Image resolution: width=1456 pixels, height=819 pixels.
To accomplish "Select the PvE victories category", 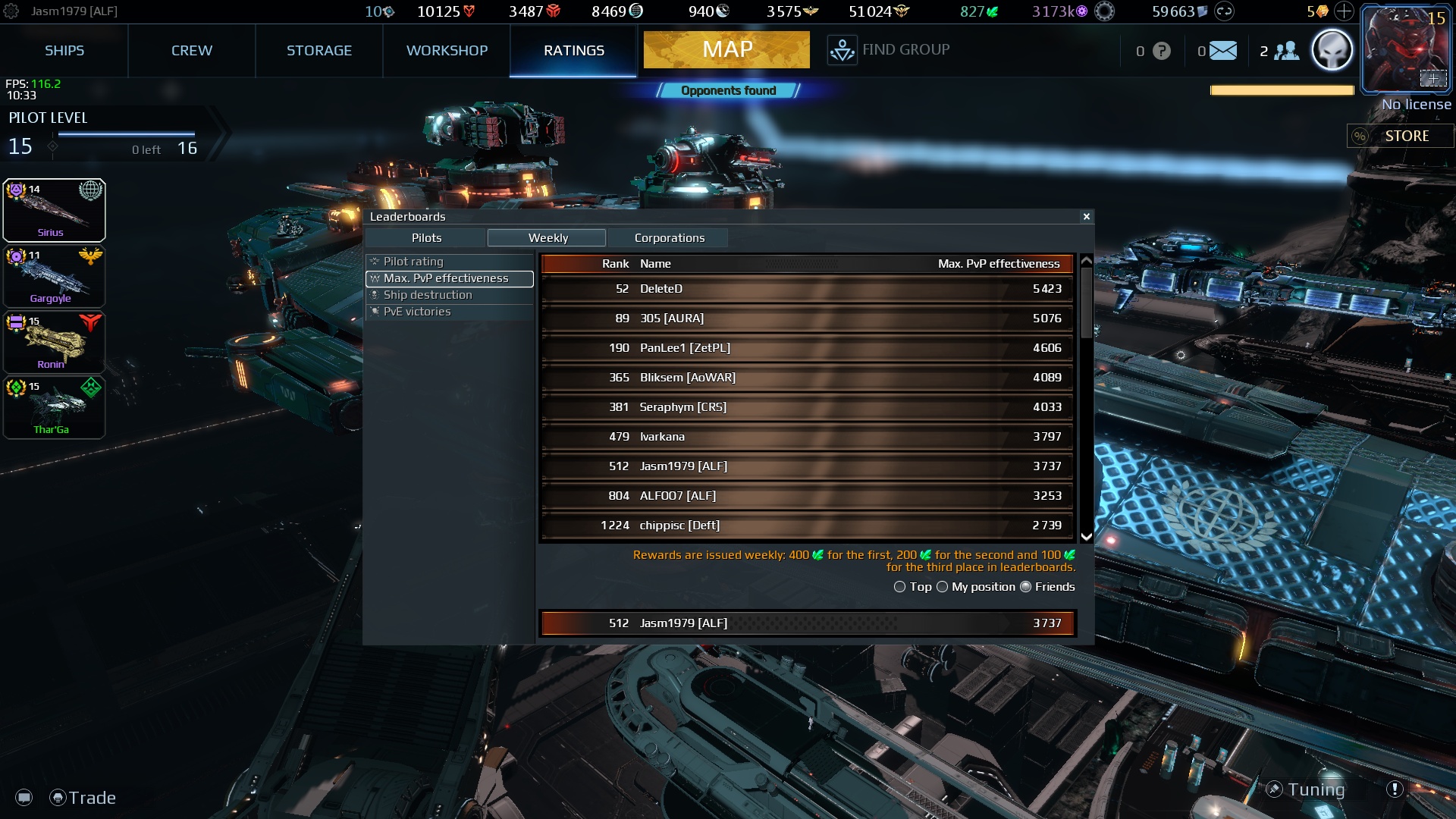I will pyautogui.click(x=417, y=312).
